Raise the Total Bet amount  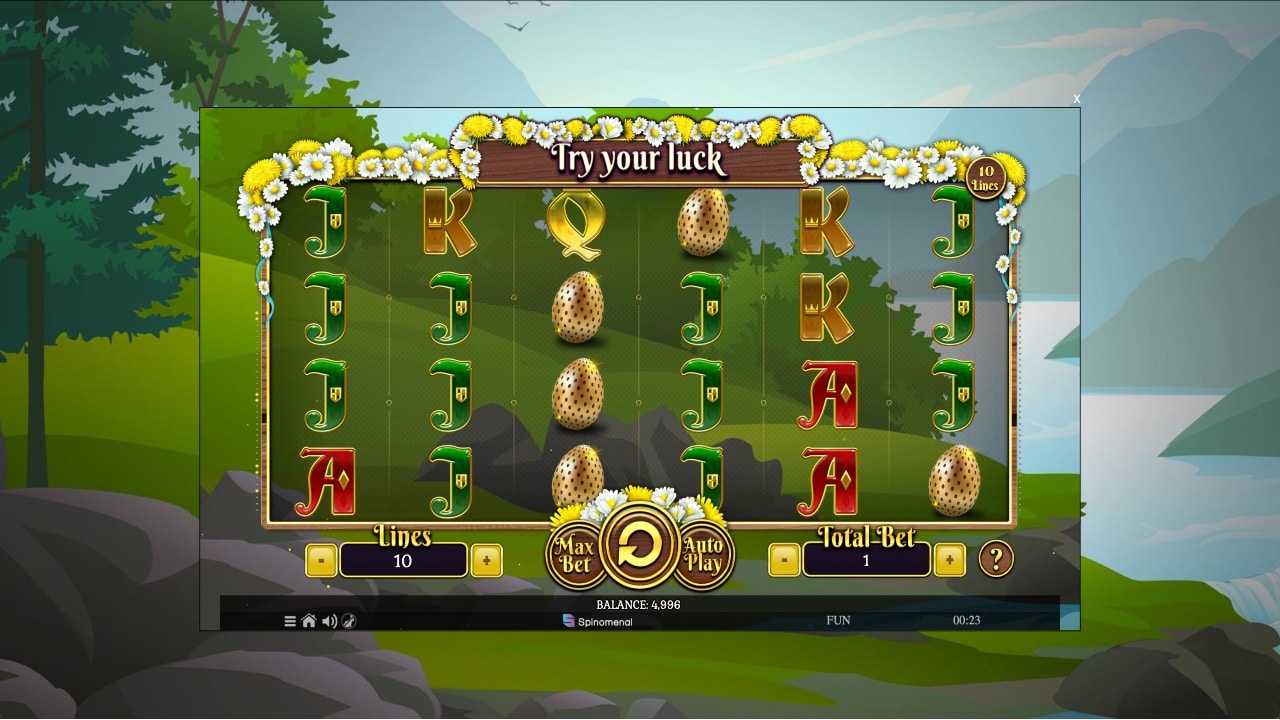pyautogui.click(x=949, y=561)
